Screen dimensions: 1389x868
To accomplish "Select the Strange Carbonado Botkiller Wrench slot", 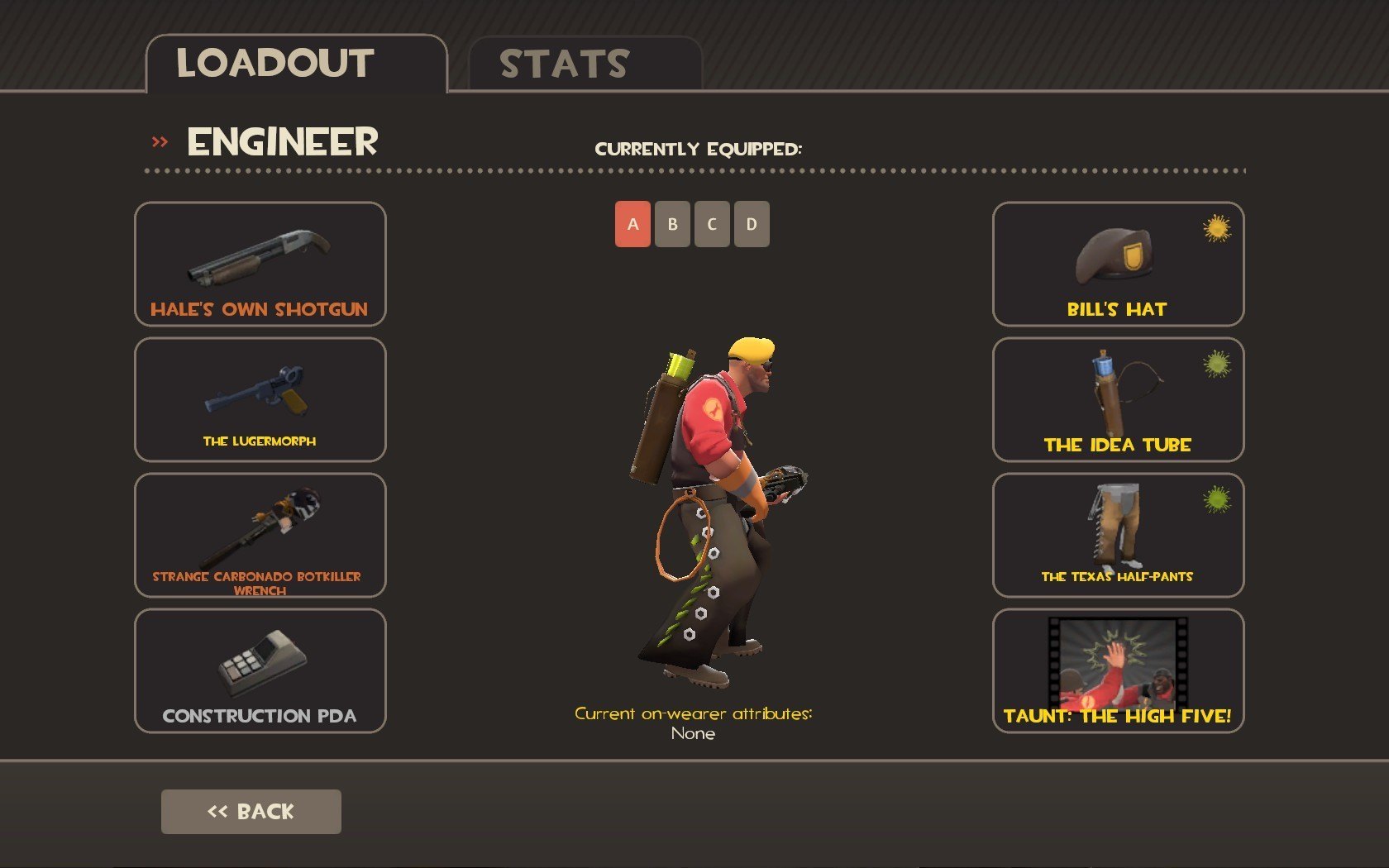I will pos(260,535).
